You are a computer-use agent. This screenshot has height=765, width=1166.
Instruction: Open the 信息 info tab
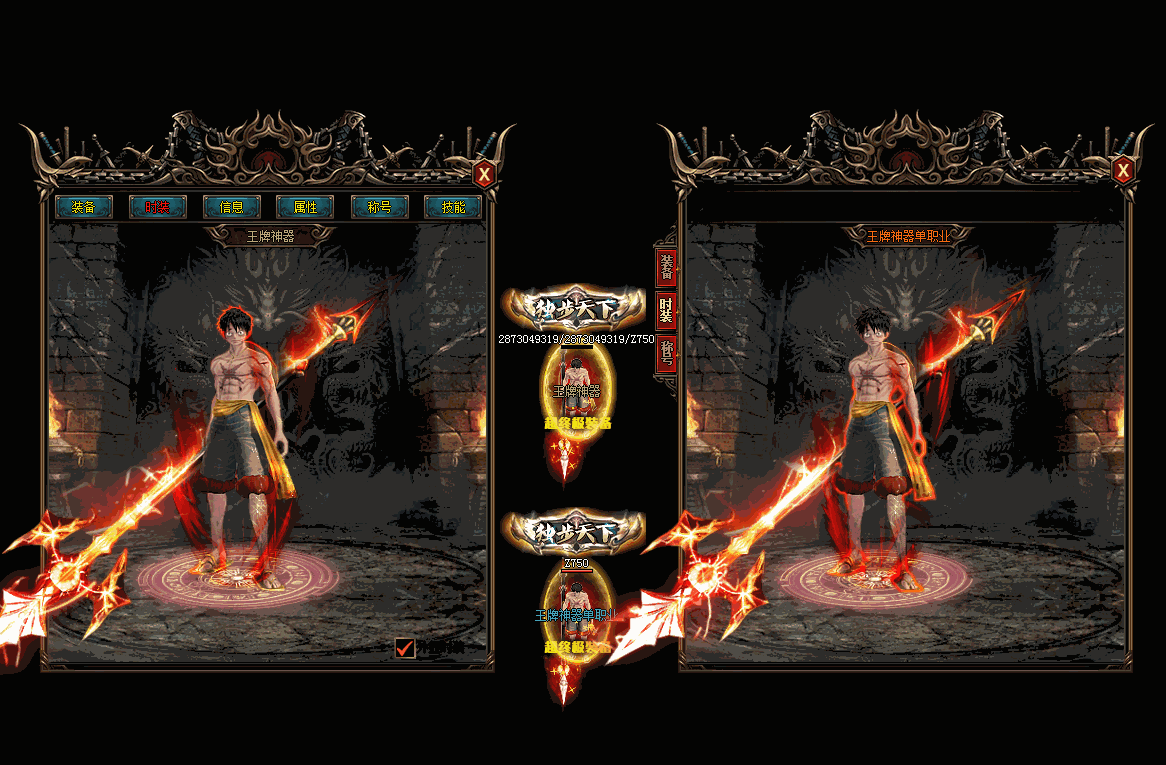click(x=232, y=207)
